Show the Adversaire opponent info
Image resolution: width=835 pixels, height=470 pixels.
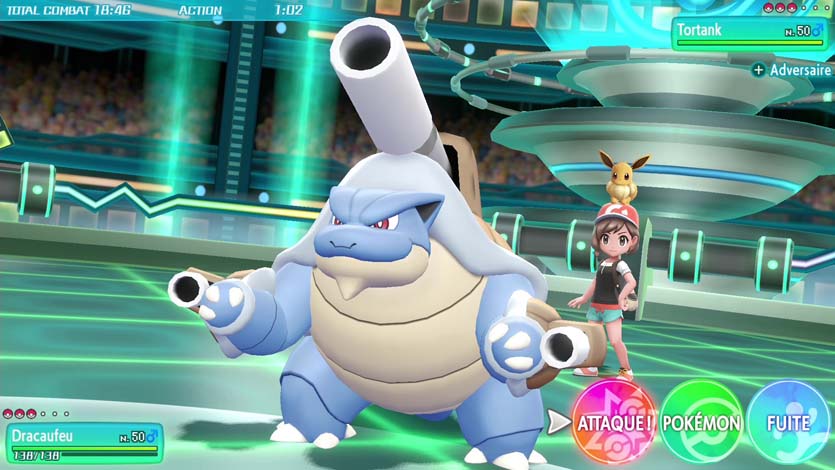click(792, 71)
